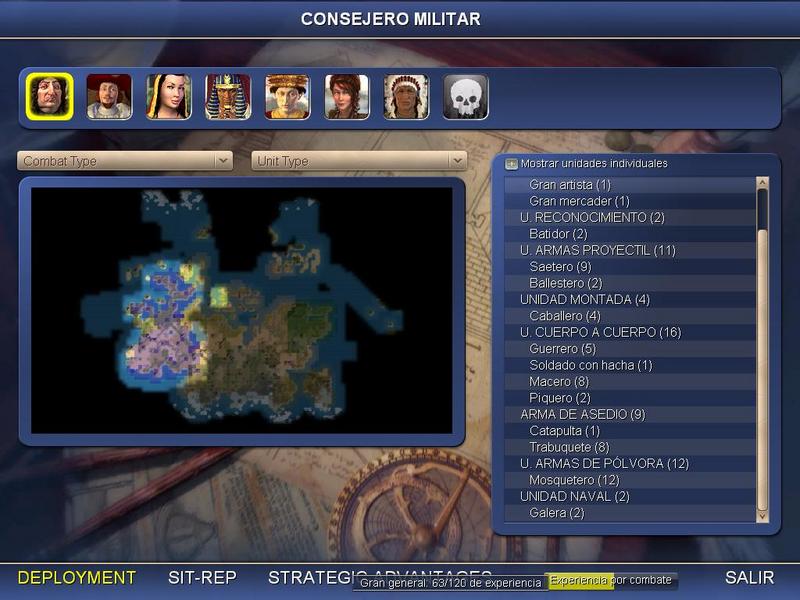Toggle Mostrar unidades individuales
Screen dimensions: 800x600
click(511, 163)
